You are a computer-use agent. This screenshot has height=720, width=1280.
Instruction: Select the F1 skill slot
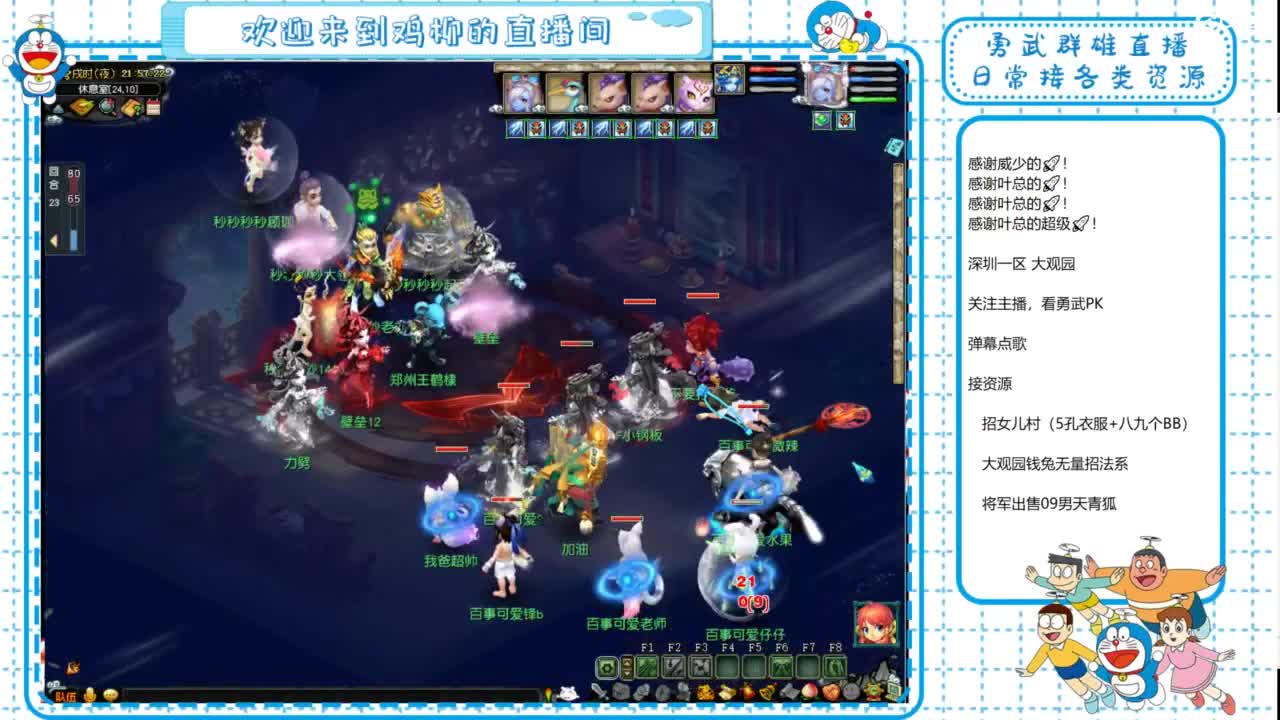point(646,667)
